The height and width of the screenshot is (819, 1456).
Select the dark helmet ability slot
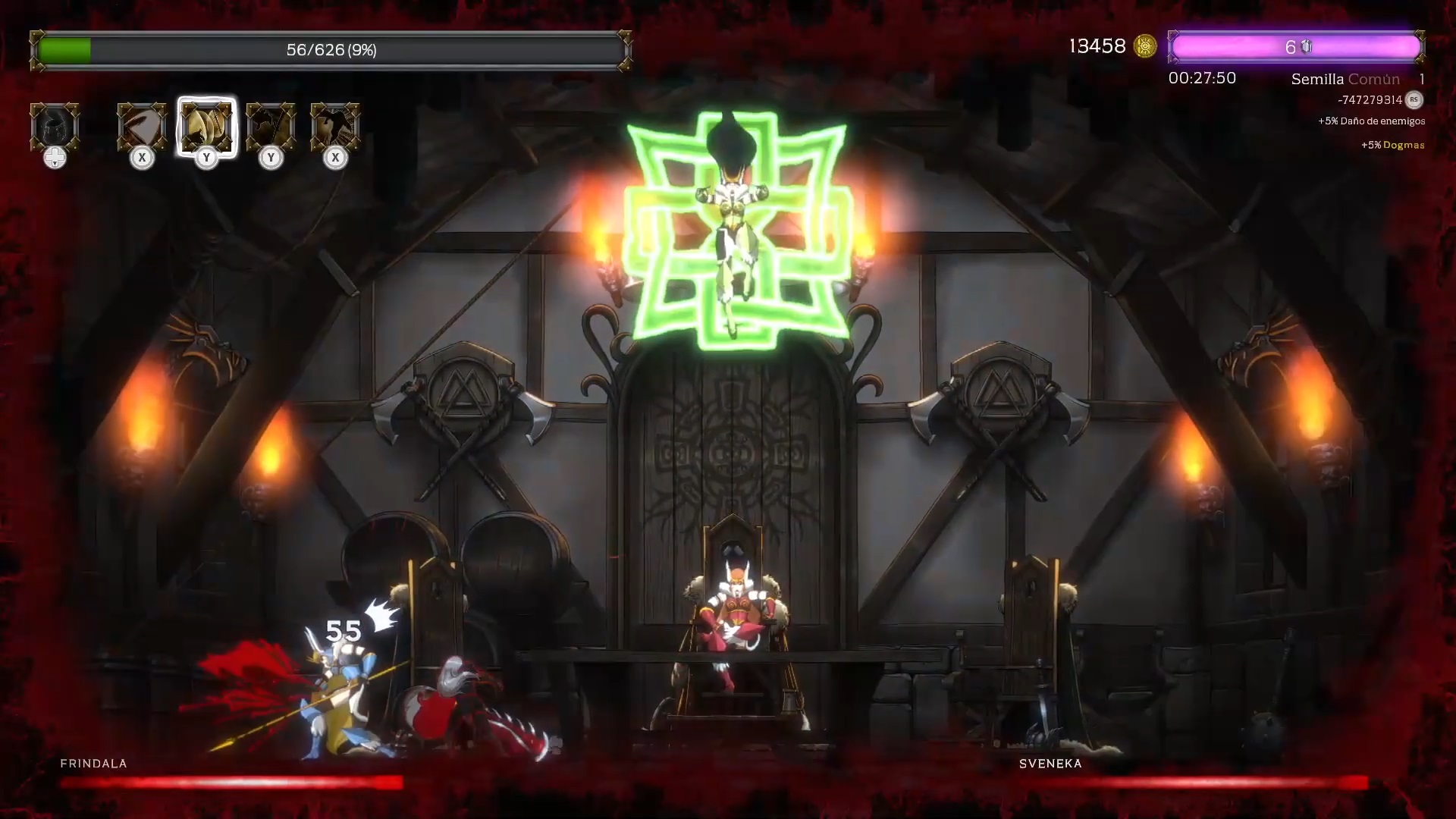pyautogui.click(x=55, y=127)
